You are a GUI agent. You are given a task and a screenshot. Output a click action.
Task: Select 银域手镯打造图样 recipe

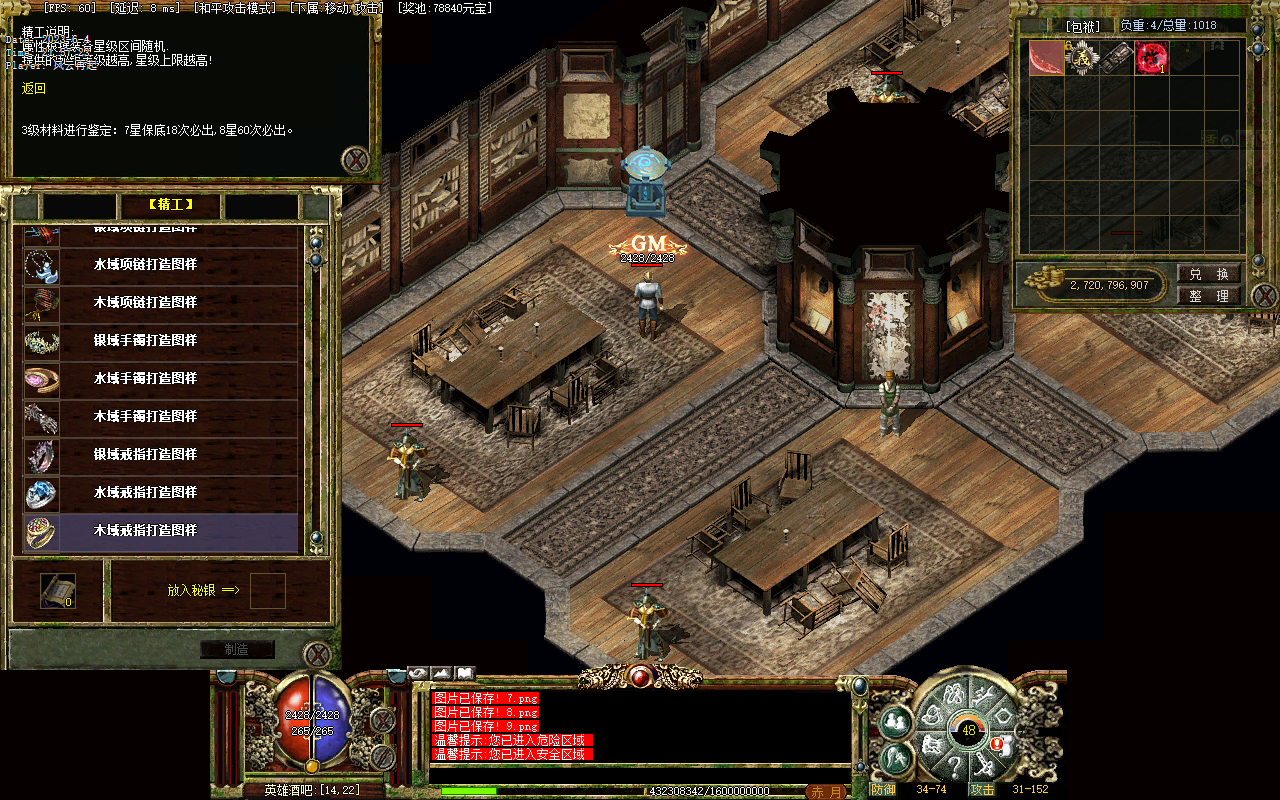[x=160, y=341]
